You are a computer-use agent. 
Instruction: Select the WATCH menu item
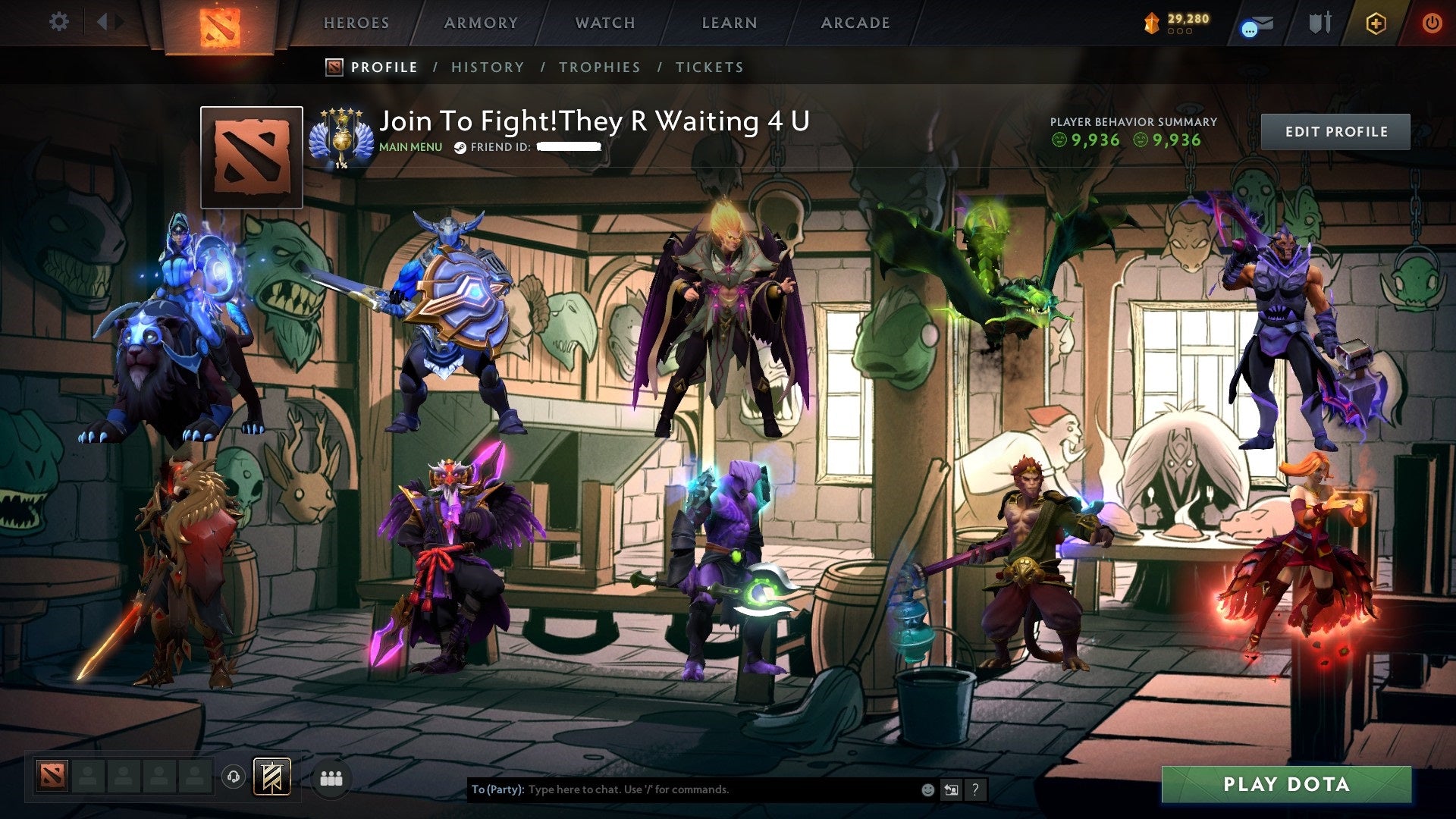604,23
